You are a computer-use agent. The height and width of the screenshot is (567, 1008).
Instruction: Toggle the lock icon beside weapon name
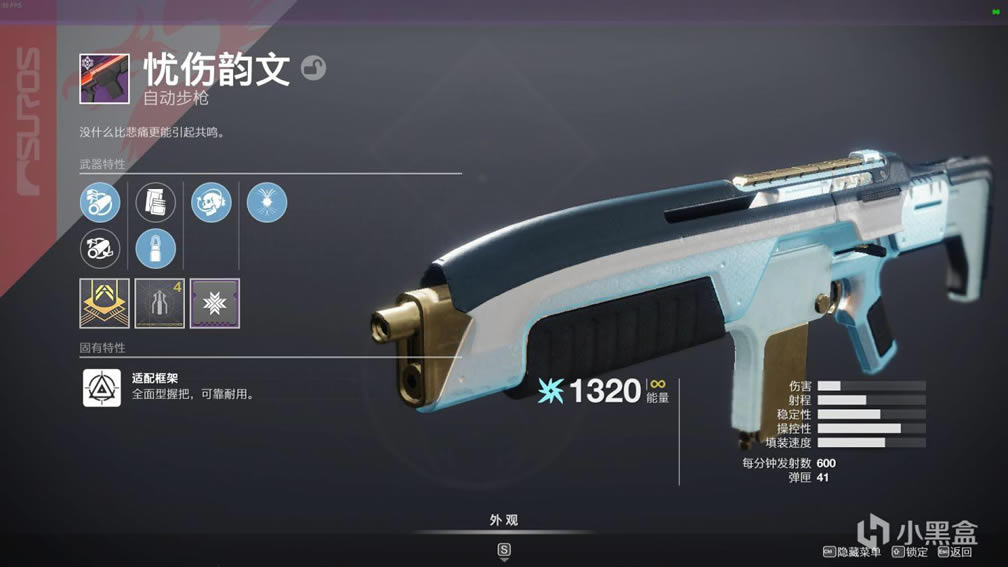[313, 69]
